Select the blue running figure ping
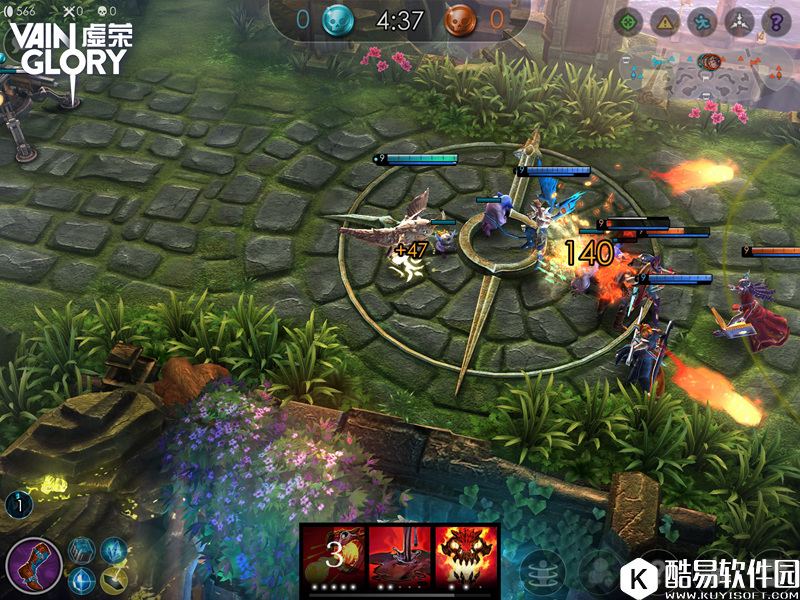Screen dimensions: 800x600 point(702,21)
